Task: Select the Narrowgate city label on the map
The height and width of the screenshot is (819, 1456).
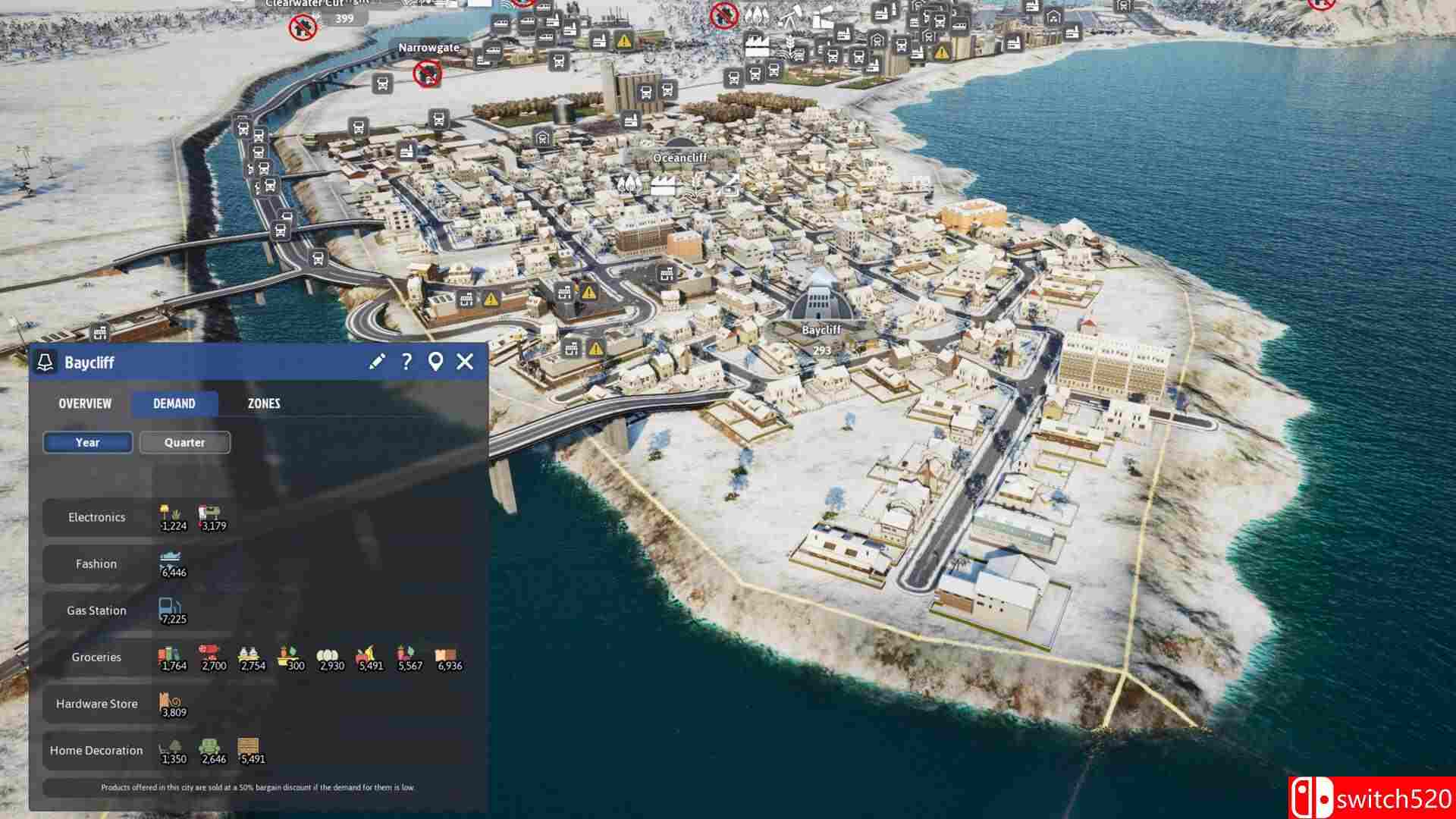Action: point(429,47)
